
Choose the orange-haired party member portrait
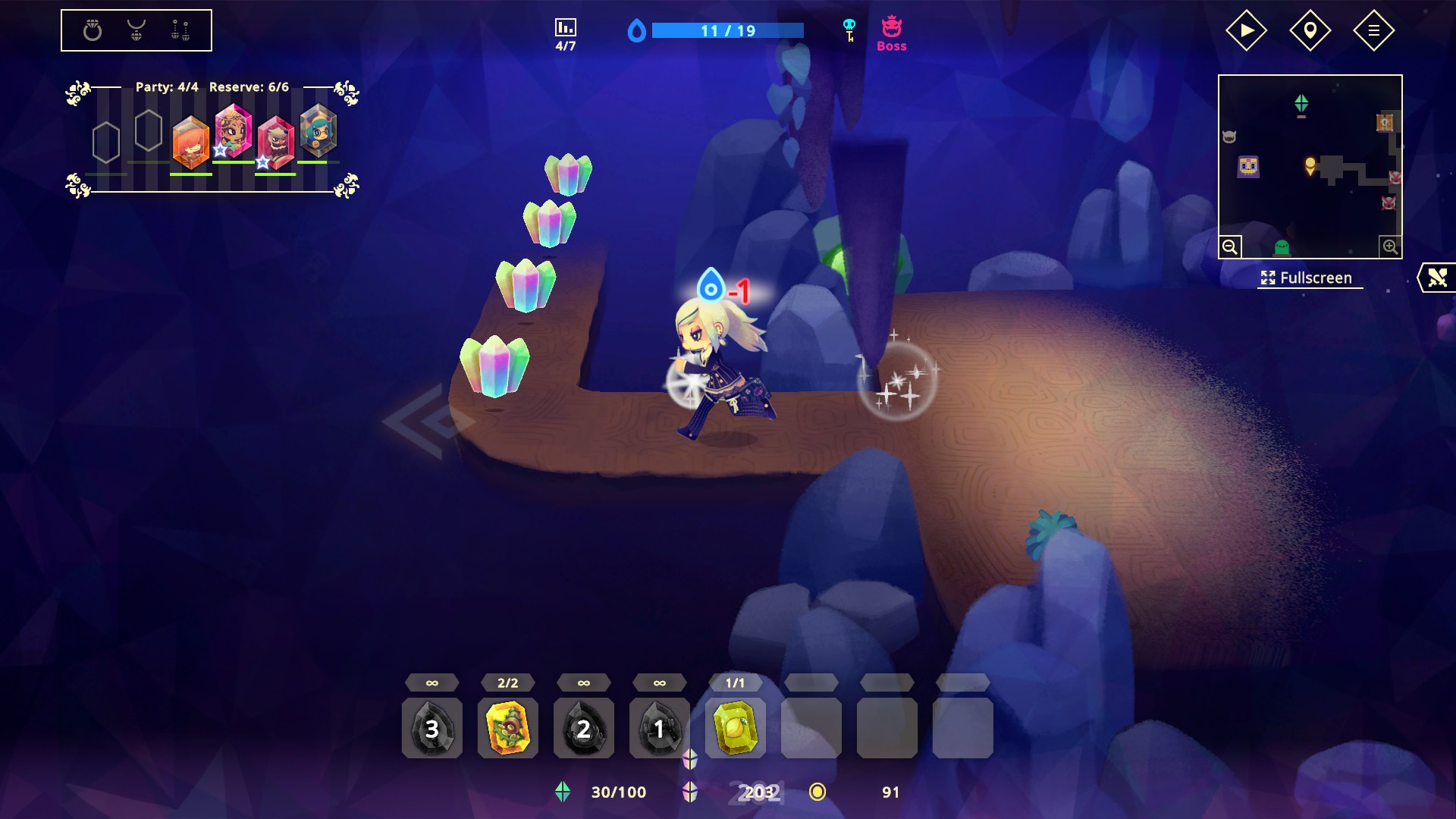[x=190, y=142]
